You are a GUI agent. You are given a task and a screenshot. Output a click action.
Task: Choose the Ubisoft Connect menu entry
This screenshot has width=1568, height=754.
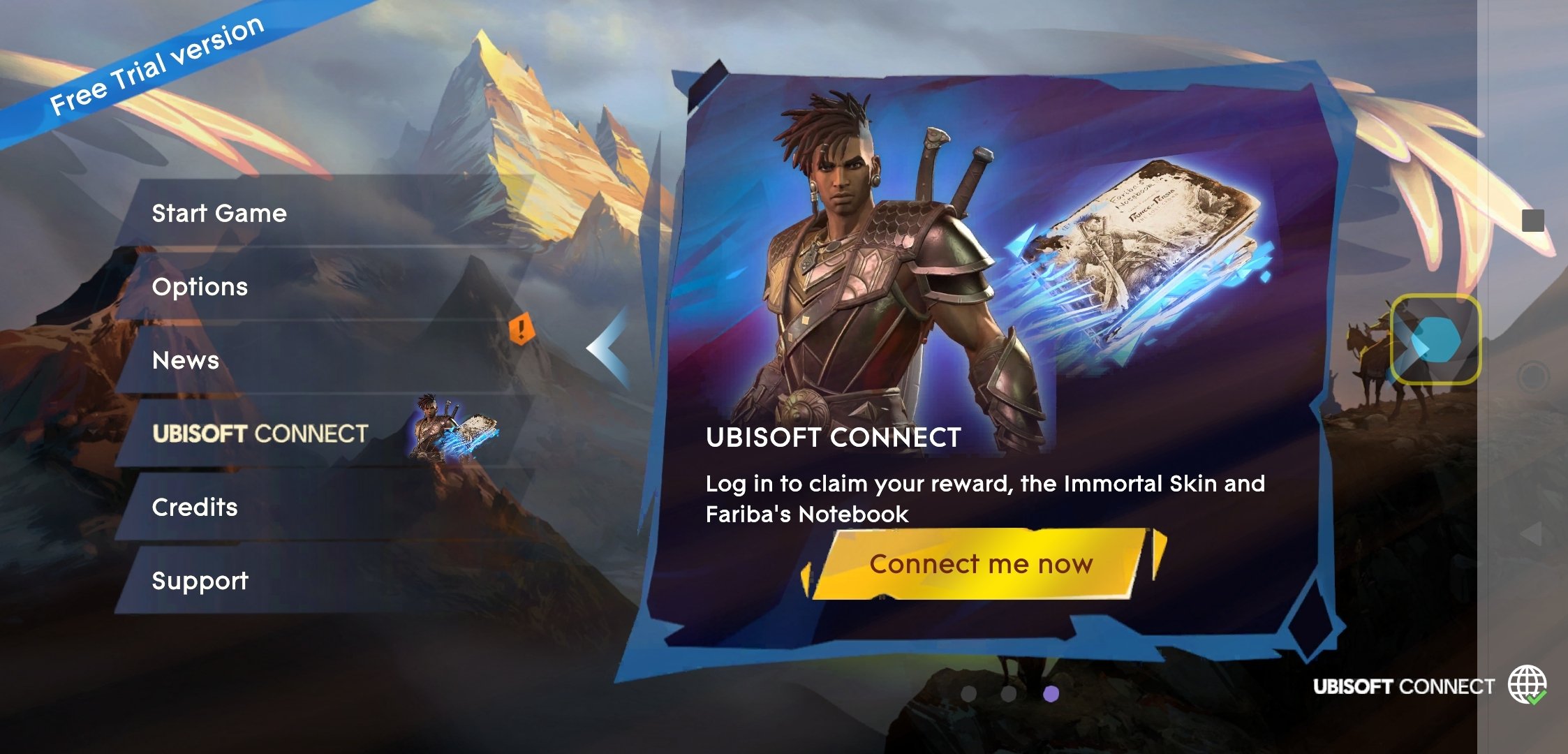pos(260,434)
